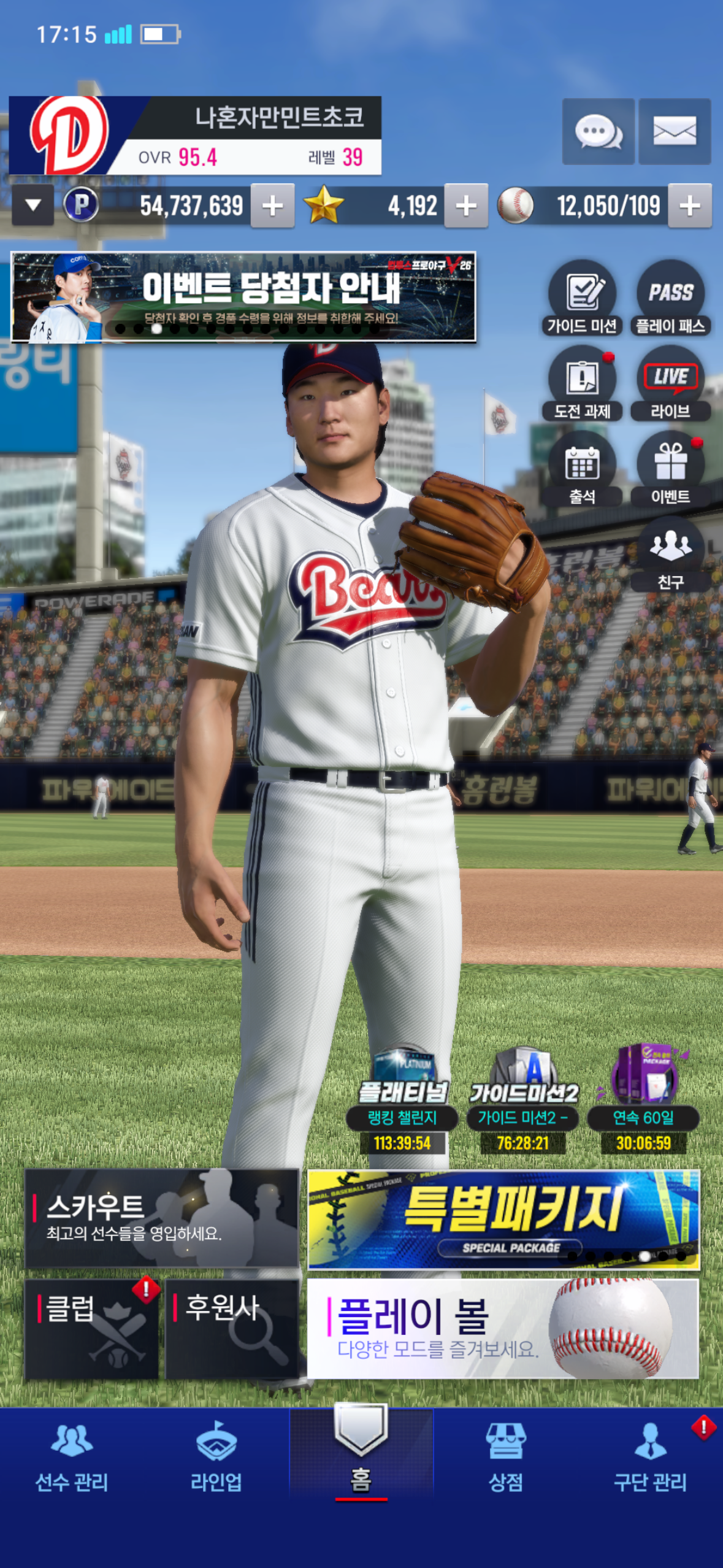Open the 라이브 LIVE icon
The width and height of the screenshot is (723, 1568).
[x=670, y=384]
